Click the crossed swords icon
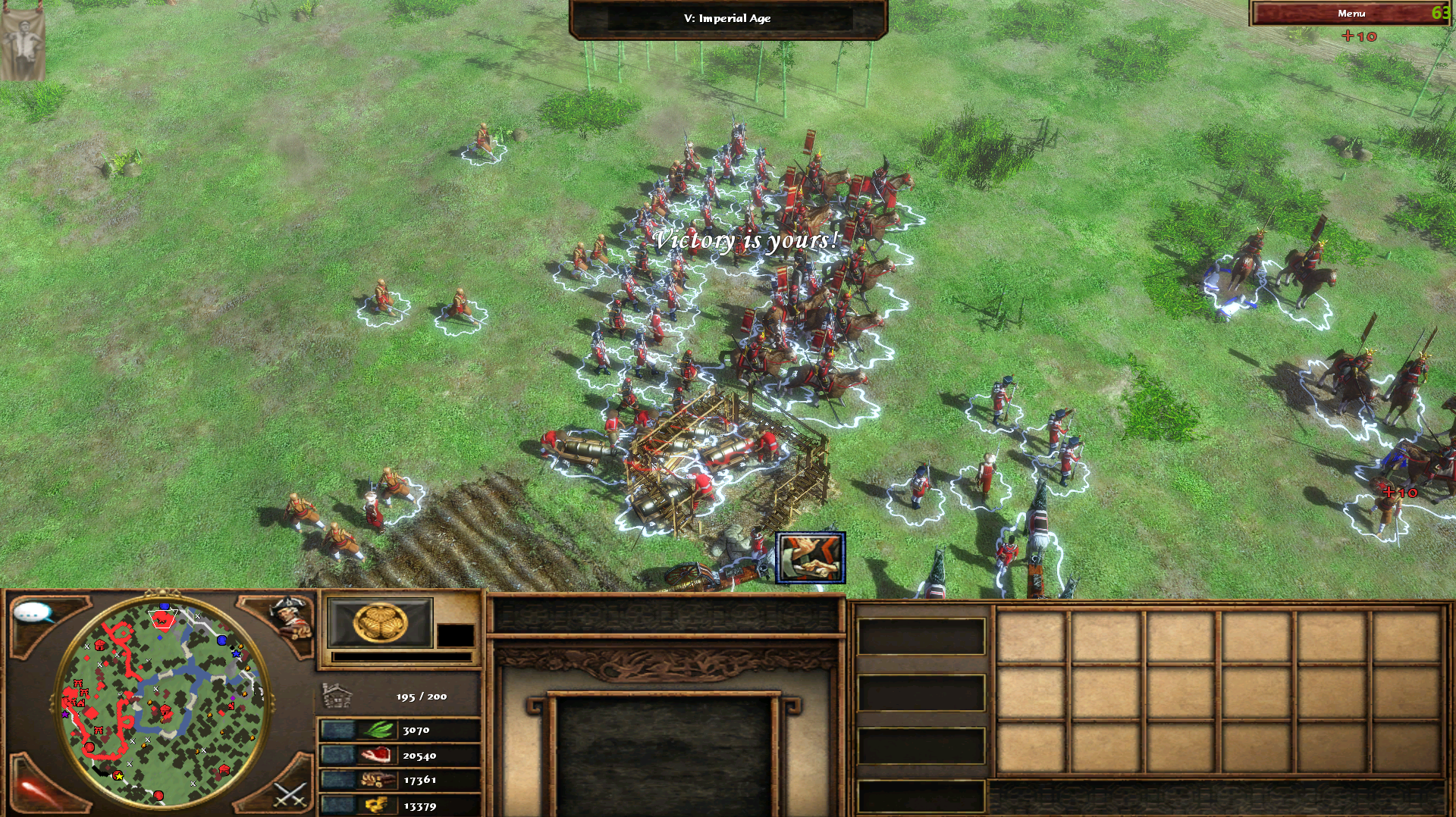 (x=289, y=794)
